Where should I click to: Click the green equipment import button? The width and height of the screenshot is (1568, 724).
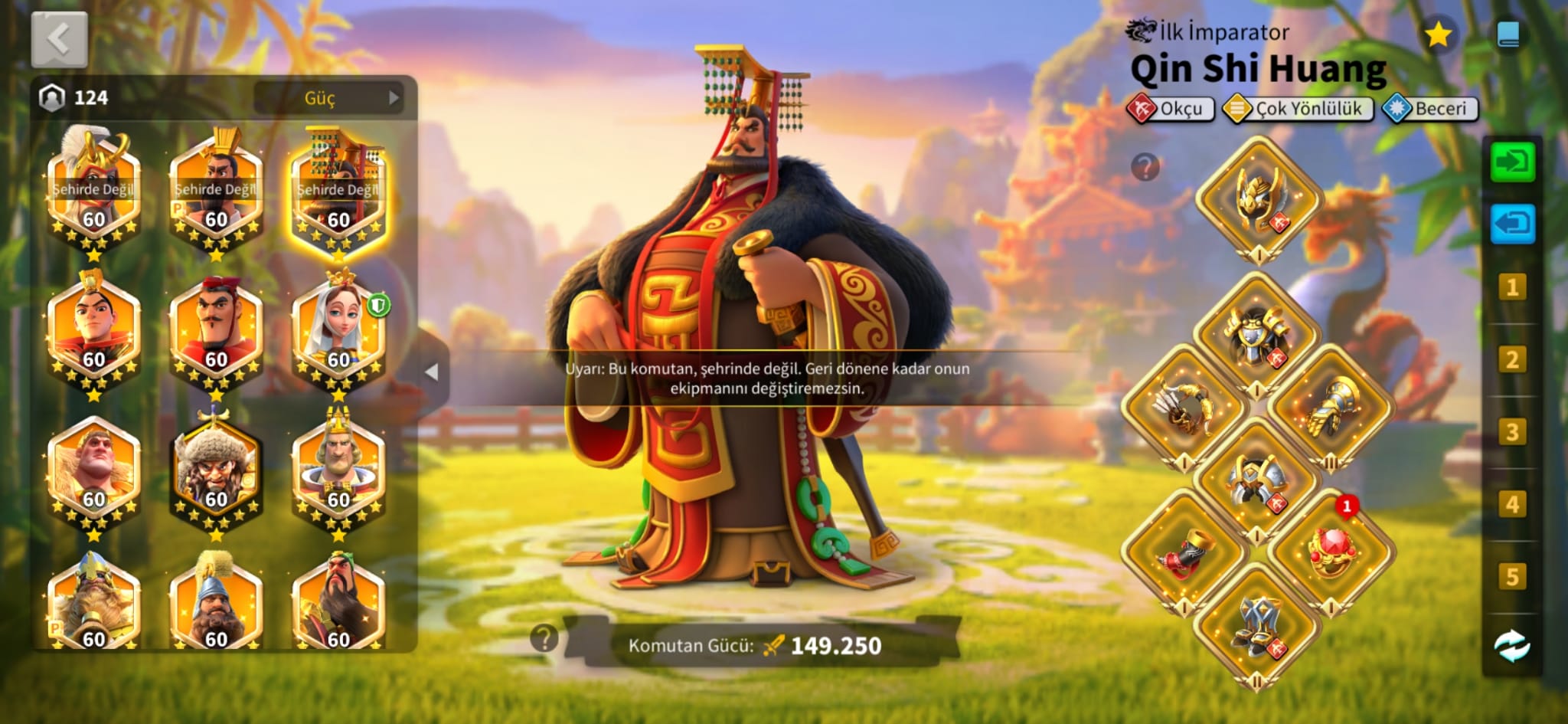pos(1512,162)
